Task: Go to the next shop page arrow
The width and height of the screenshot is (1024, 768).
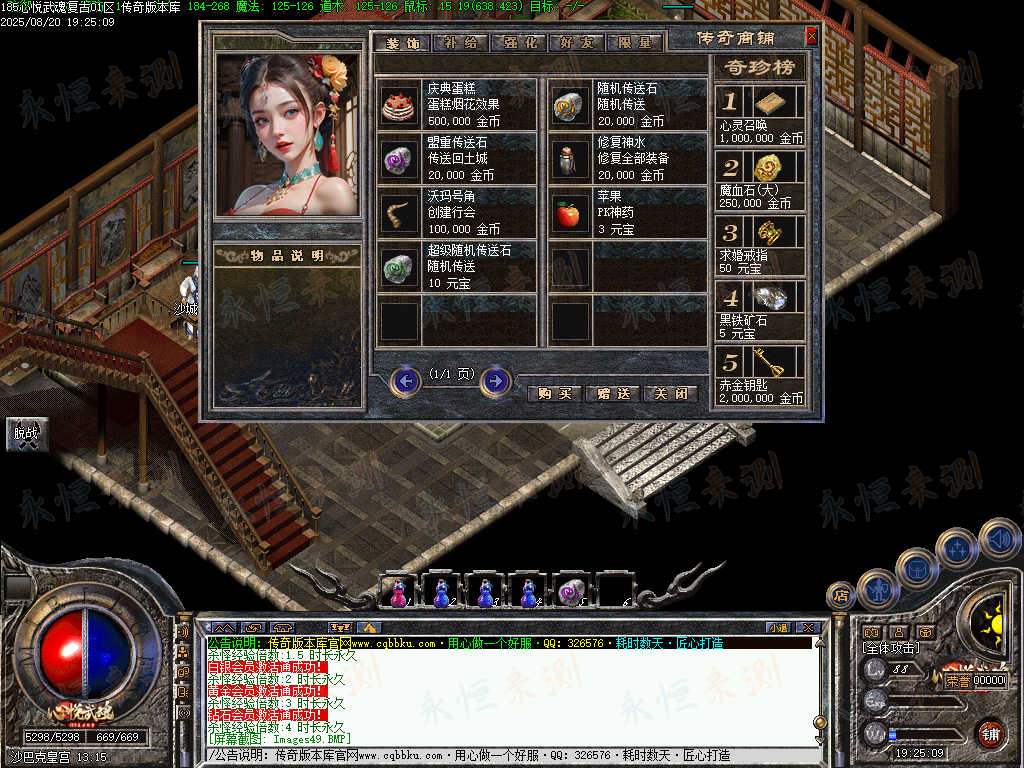Action: pos(496,381)
